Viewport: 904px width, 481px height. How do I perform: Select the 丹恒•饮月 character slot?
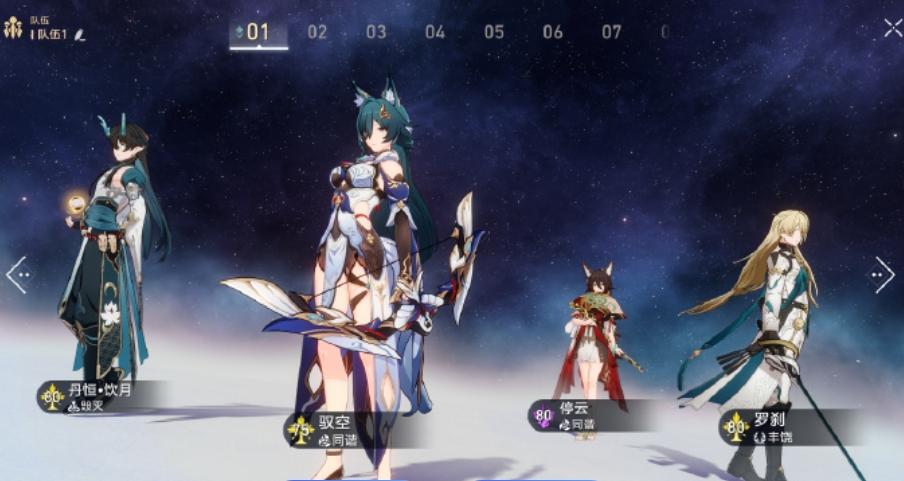tap(105, 260)
